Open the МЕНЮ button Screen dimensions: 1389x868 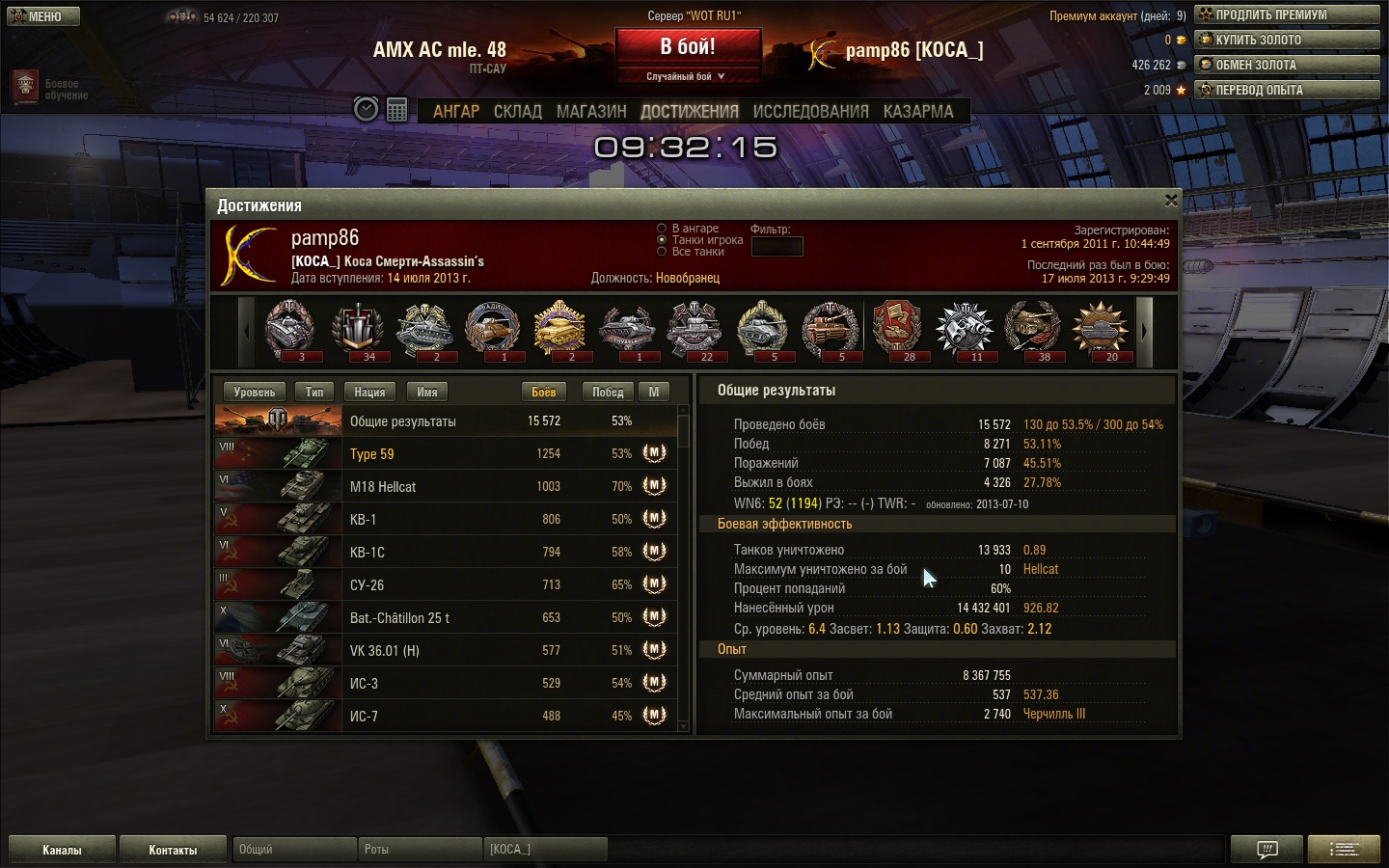click(43, 16)
